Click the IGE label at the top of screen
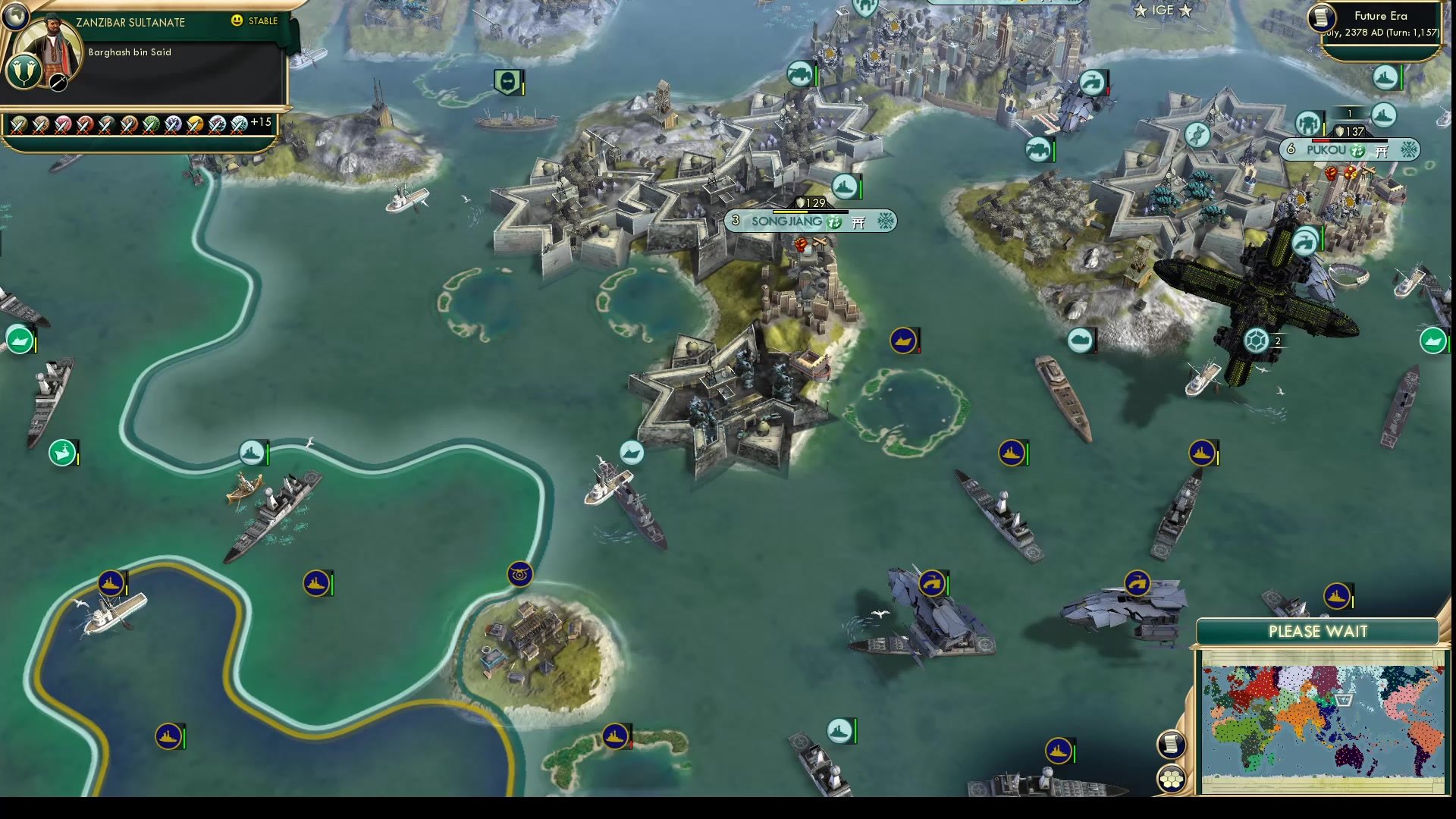Viewport: 1456px width, 819px height. 1163,10
